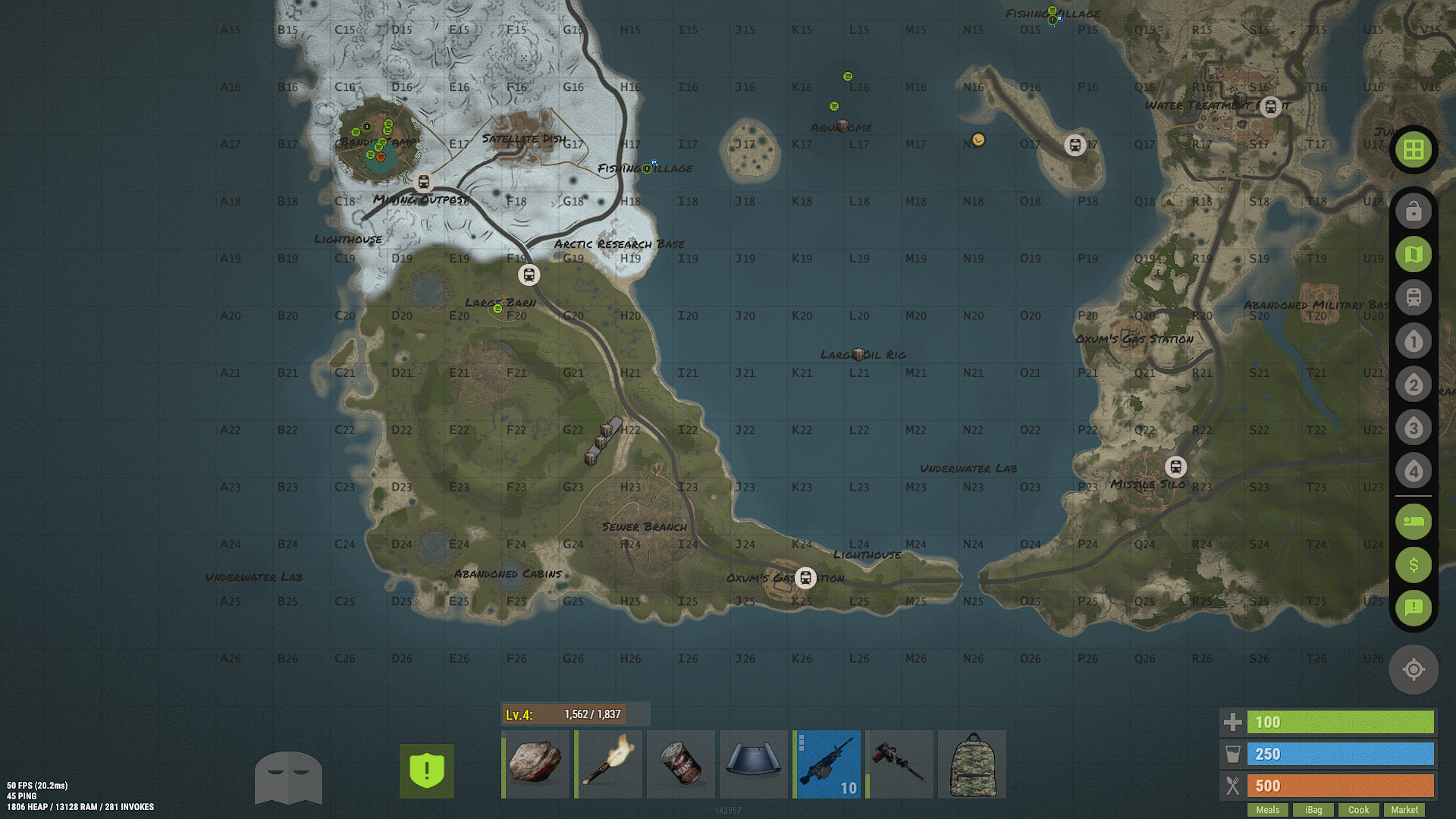Open the camo backpack slot
The width and height of the screenshot is (1456, 819).
pos(972,764)
